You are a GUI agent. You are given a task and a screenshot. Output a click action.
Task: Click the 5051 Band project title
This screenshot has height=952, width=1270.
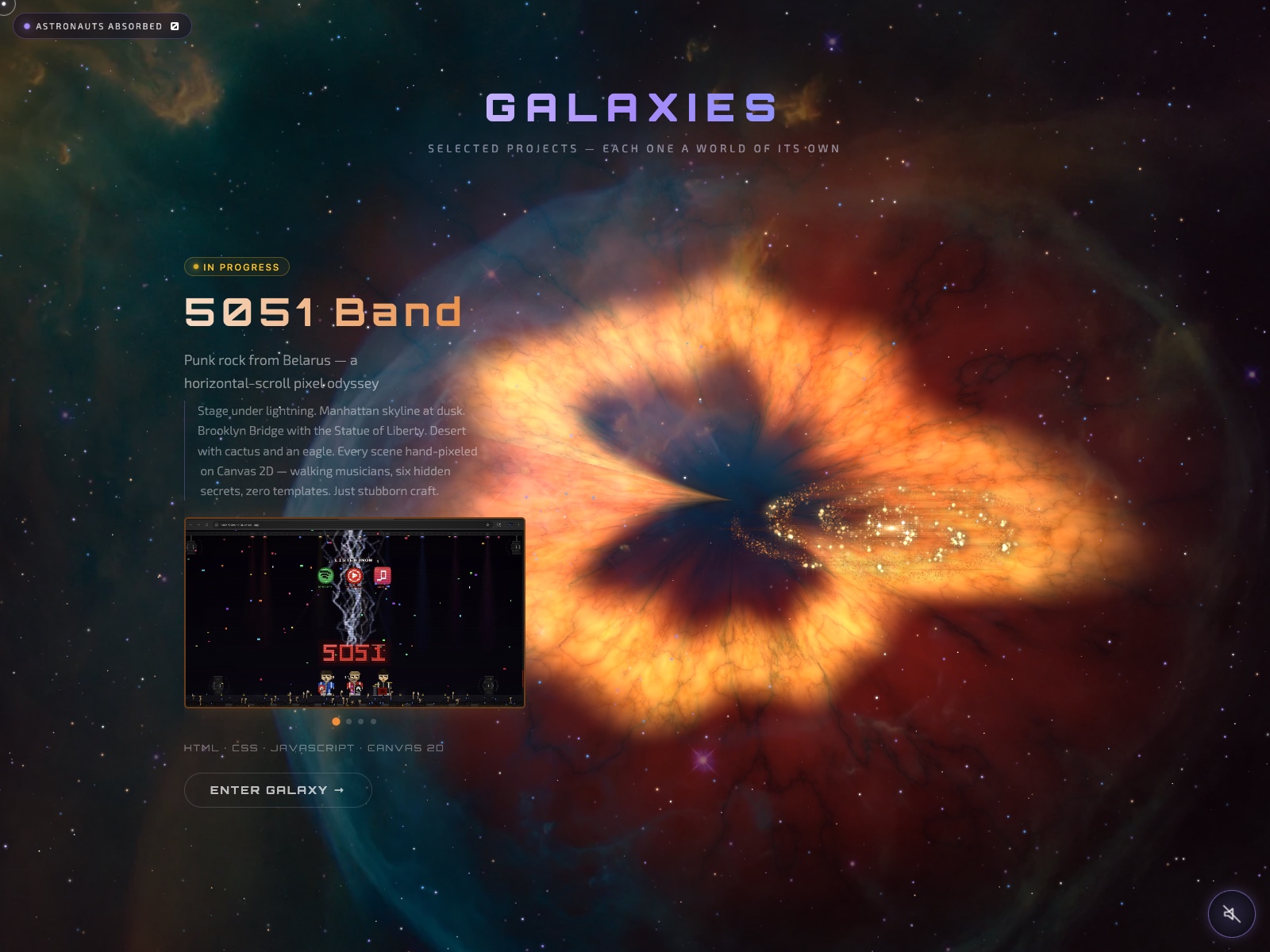[321, 313]
